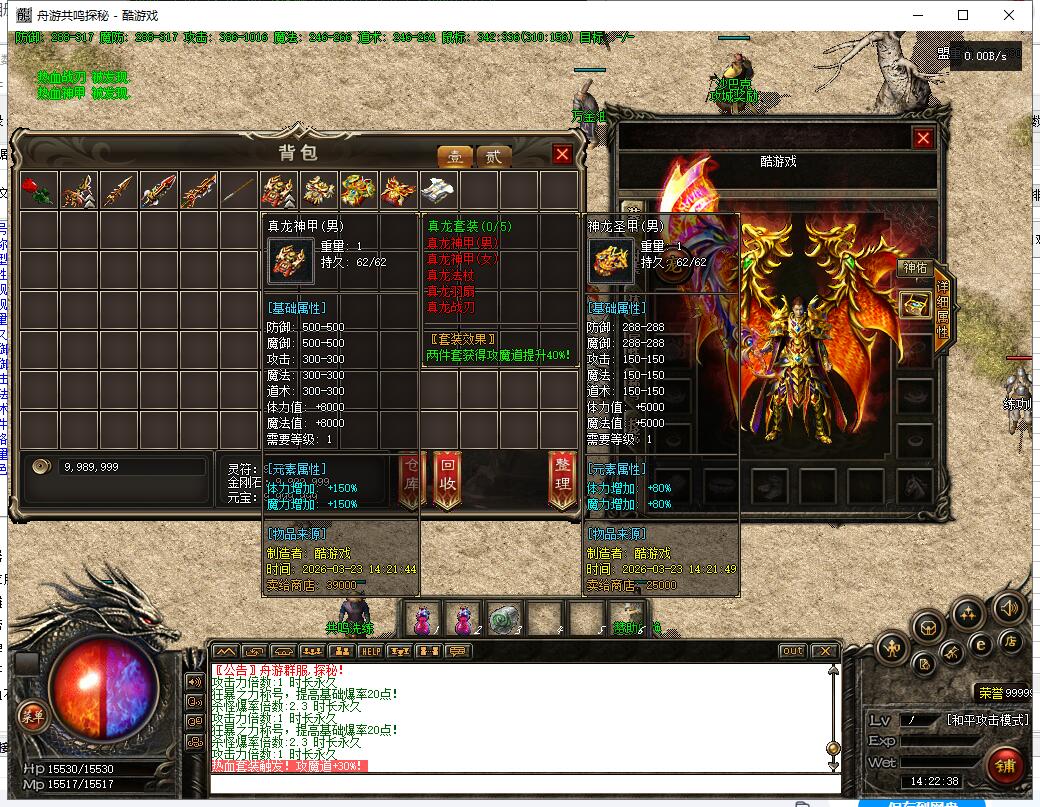Image resolution: width=1040 pixels, height=807 pixels.
Task: Select the red rose item slot
Action: tap(39, 189)
